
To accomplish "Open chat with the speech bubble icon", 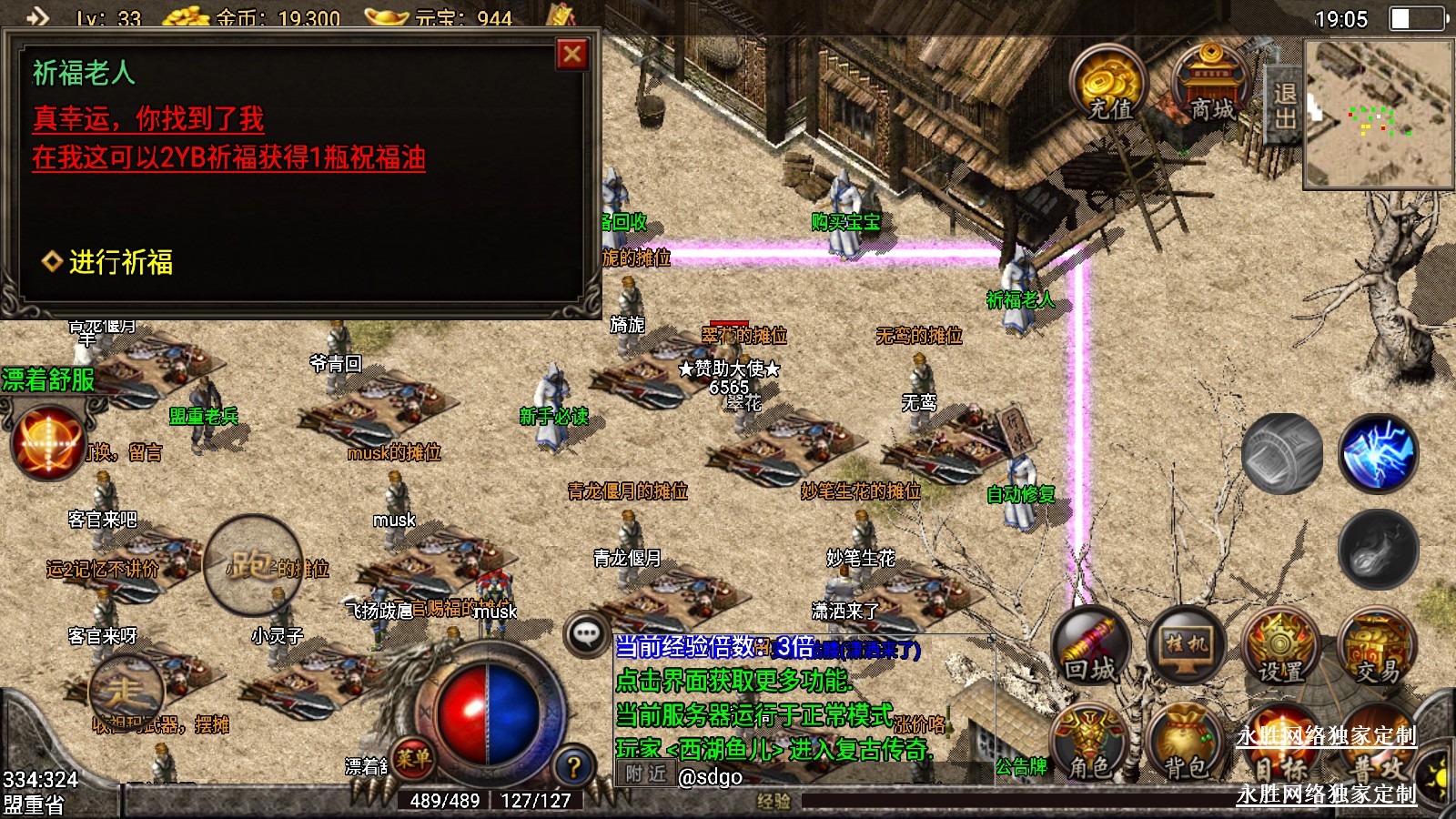I will point(587,633).
